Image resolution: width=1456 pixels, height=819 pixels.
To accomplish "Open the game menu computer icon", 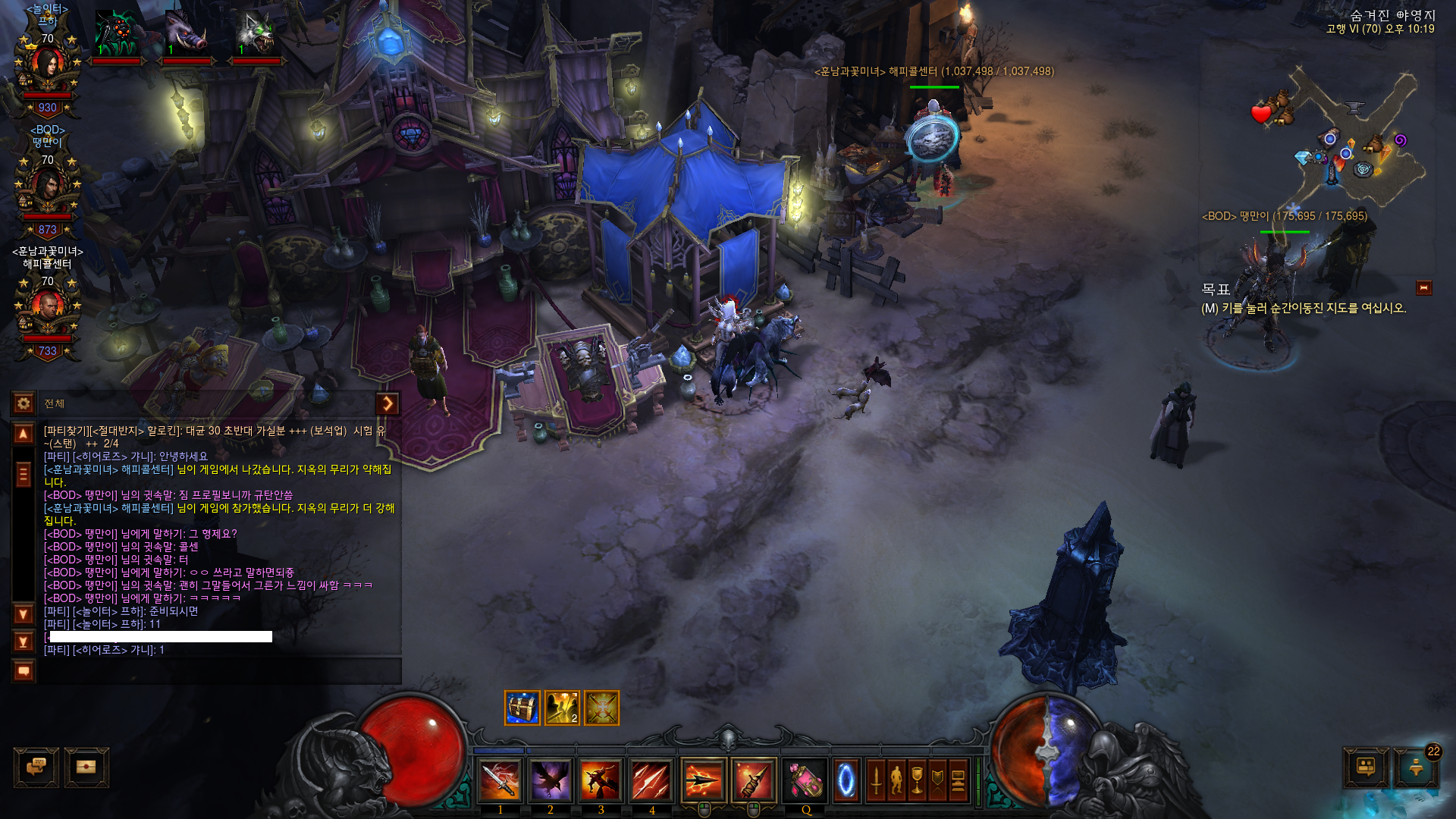I will click(x=958, y=780).
